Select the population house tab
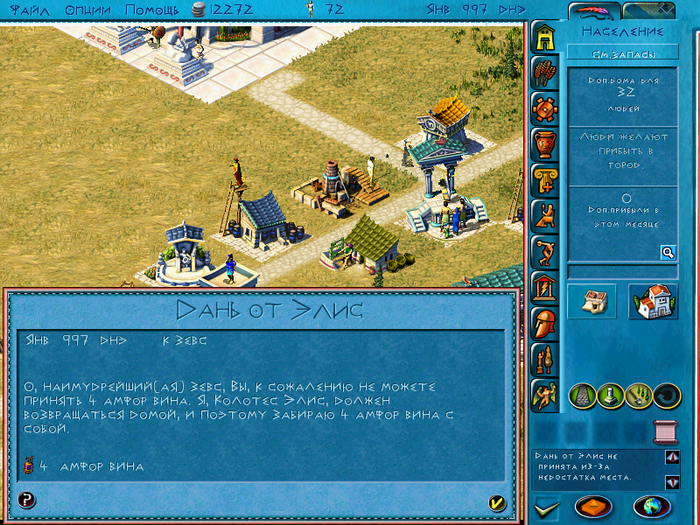The image size is (700, 525). point(544,37)
